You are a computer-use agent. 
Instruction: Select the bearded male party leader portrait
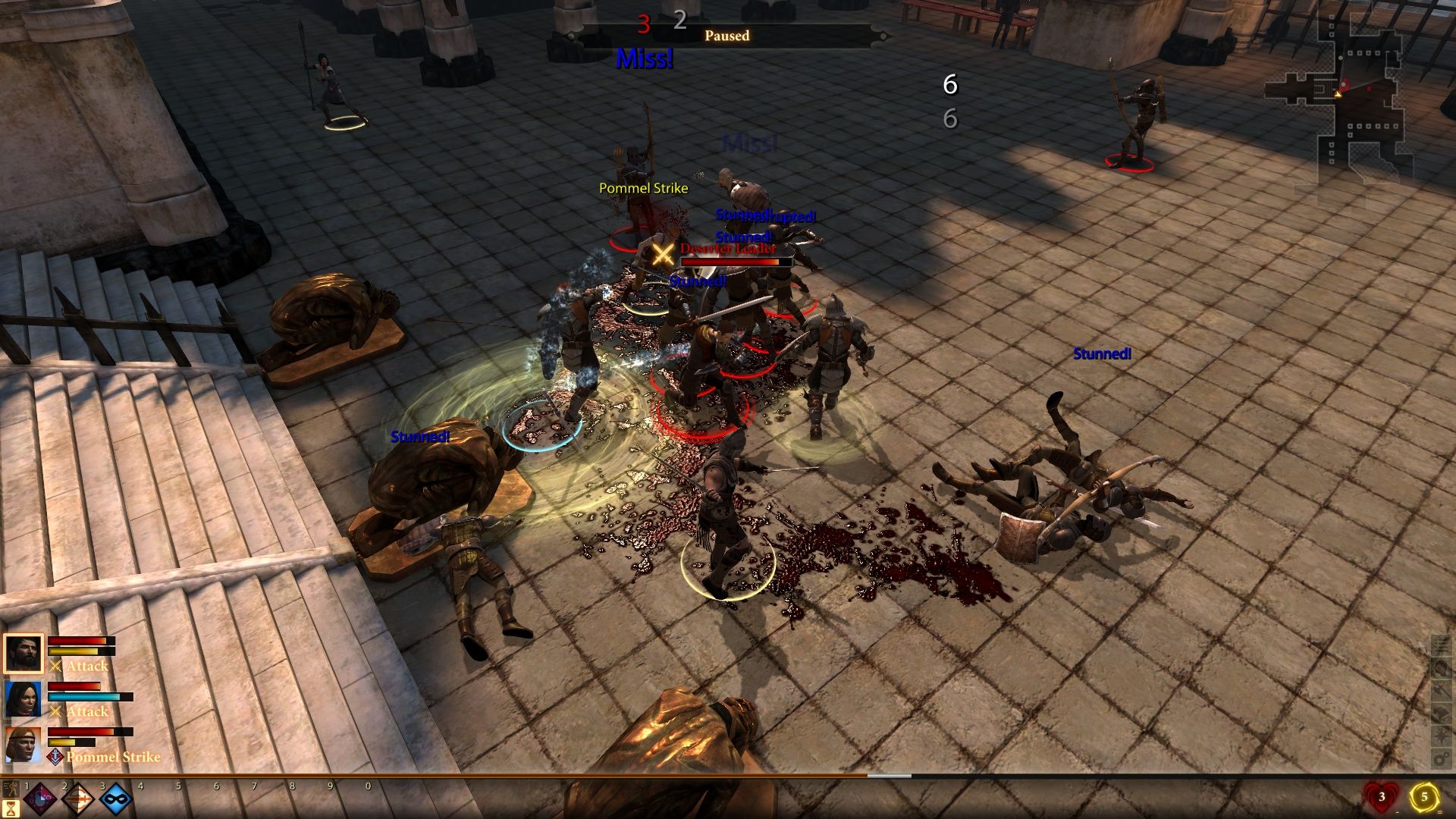24,653
